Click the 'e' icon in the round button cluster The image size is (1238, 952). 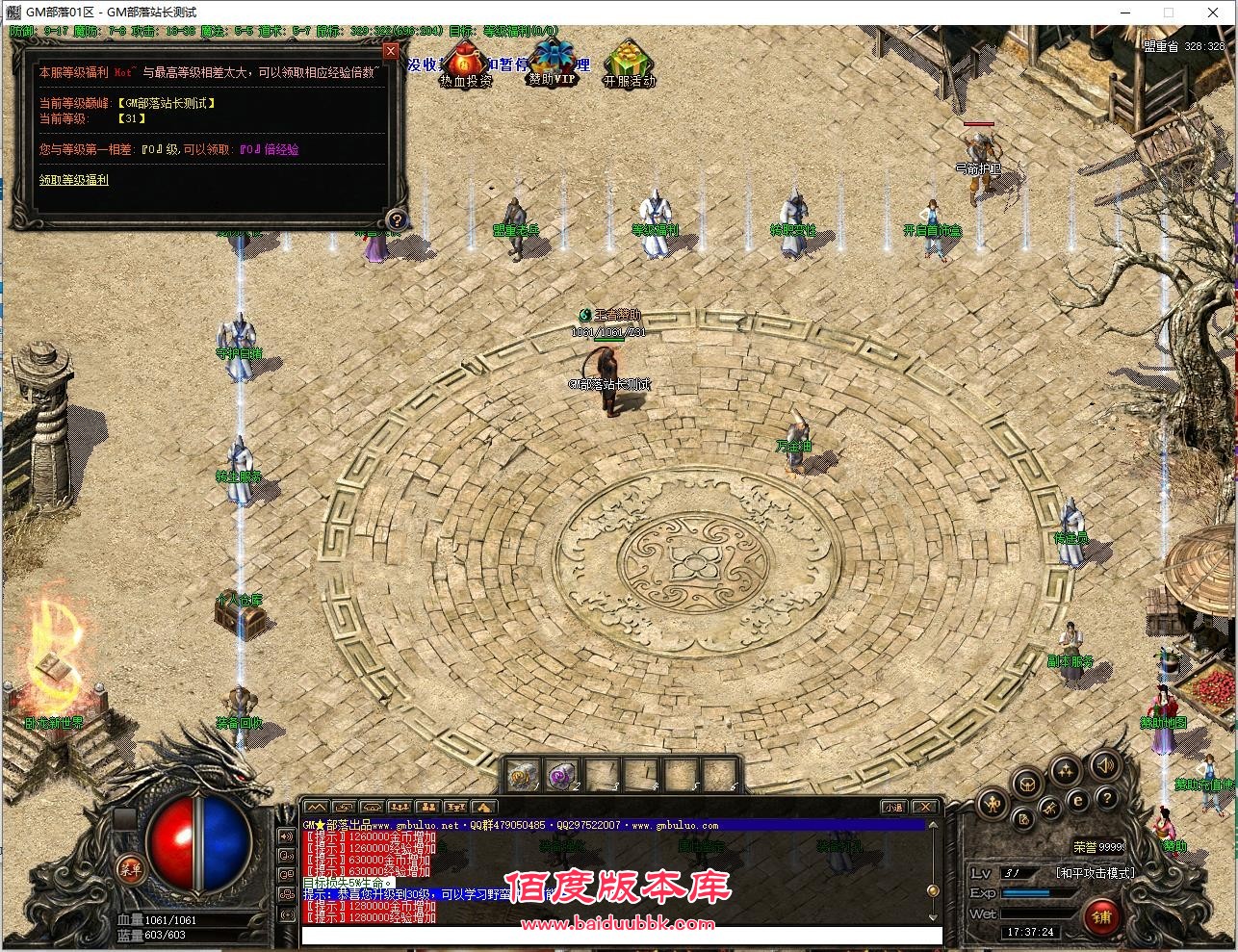[x=1077, y=800]
